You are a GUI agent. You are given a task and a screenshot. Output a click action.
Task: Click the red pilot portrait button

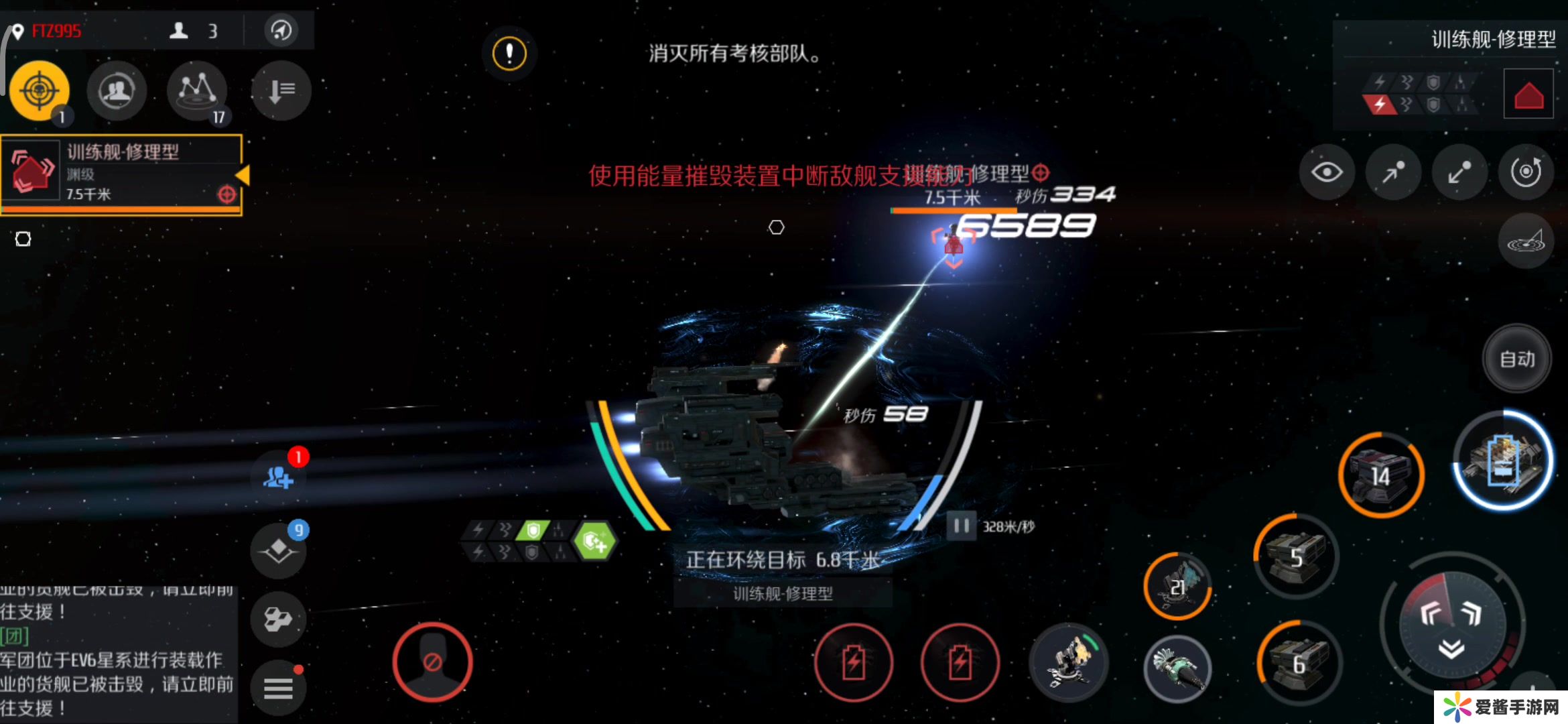tap(432, 662)
